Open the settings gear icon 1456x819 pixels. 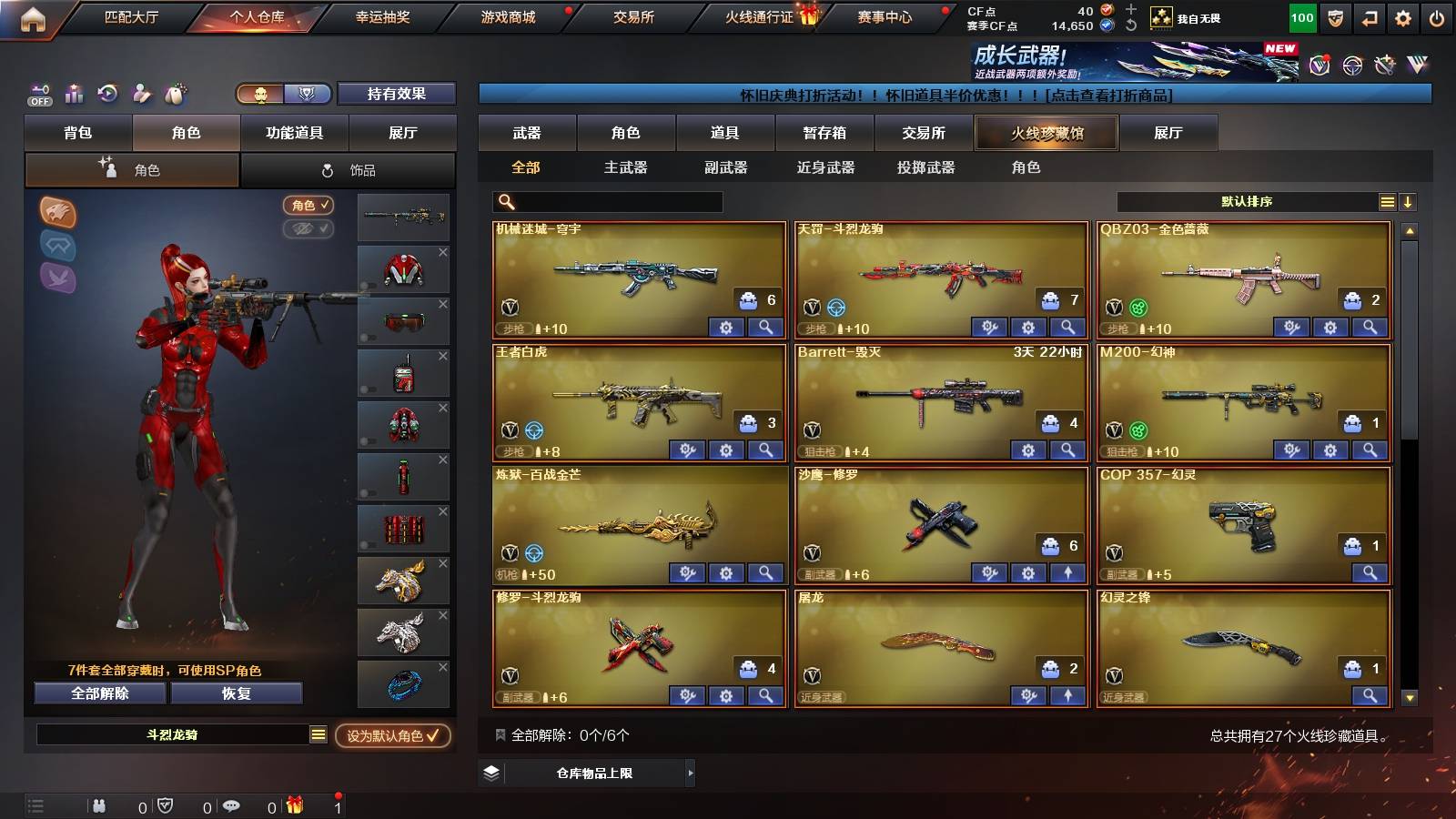[x=1401, y=15]
